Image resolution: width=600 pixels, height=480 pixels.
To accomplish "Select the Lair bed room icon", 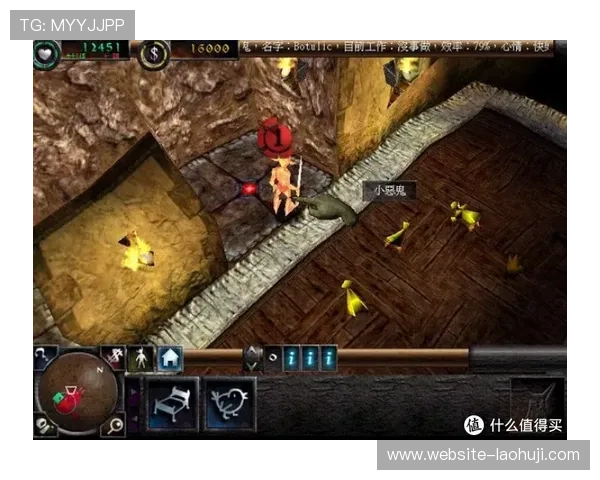I will (173, 404).
